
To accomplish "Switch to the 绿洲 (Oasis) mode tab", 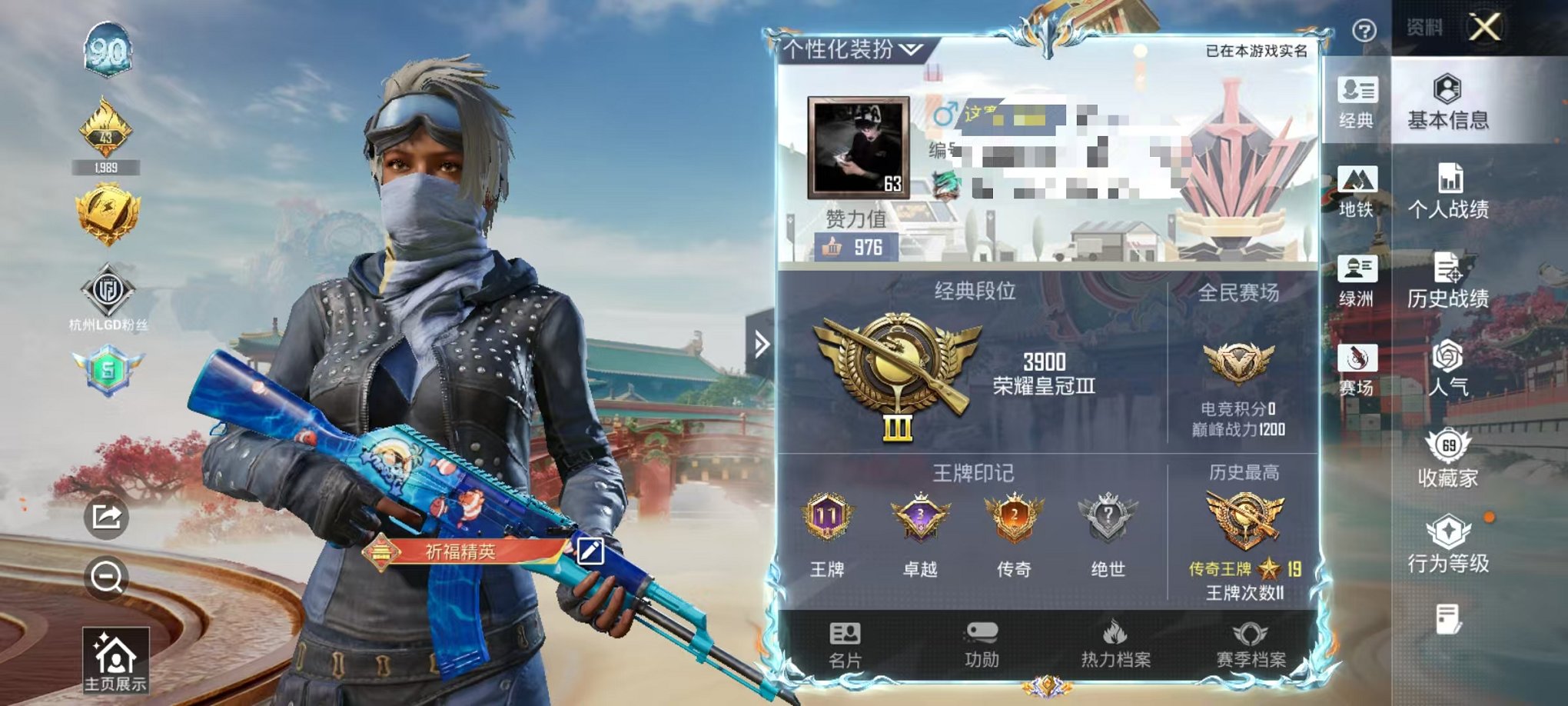I will 1357,283.
